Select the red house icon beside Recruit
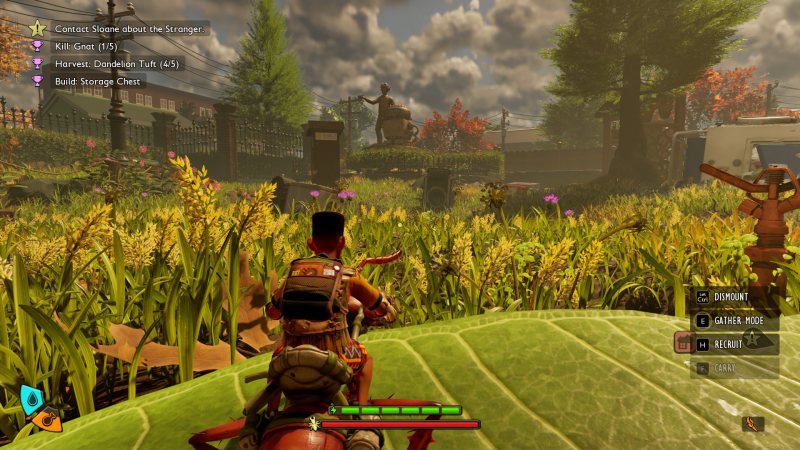 pyautogui.click(x=684, y=343)
